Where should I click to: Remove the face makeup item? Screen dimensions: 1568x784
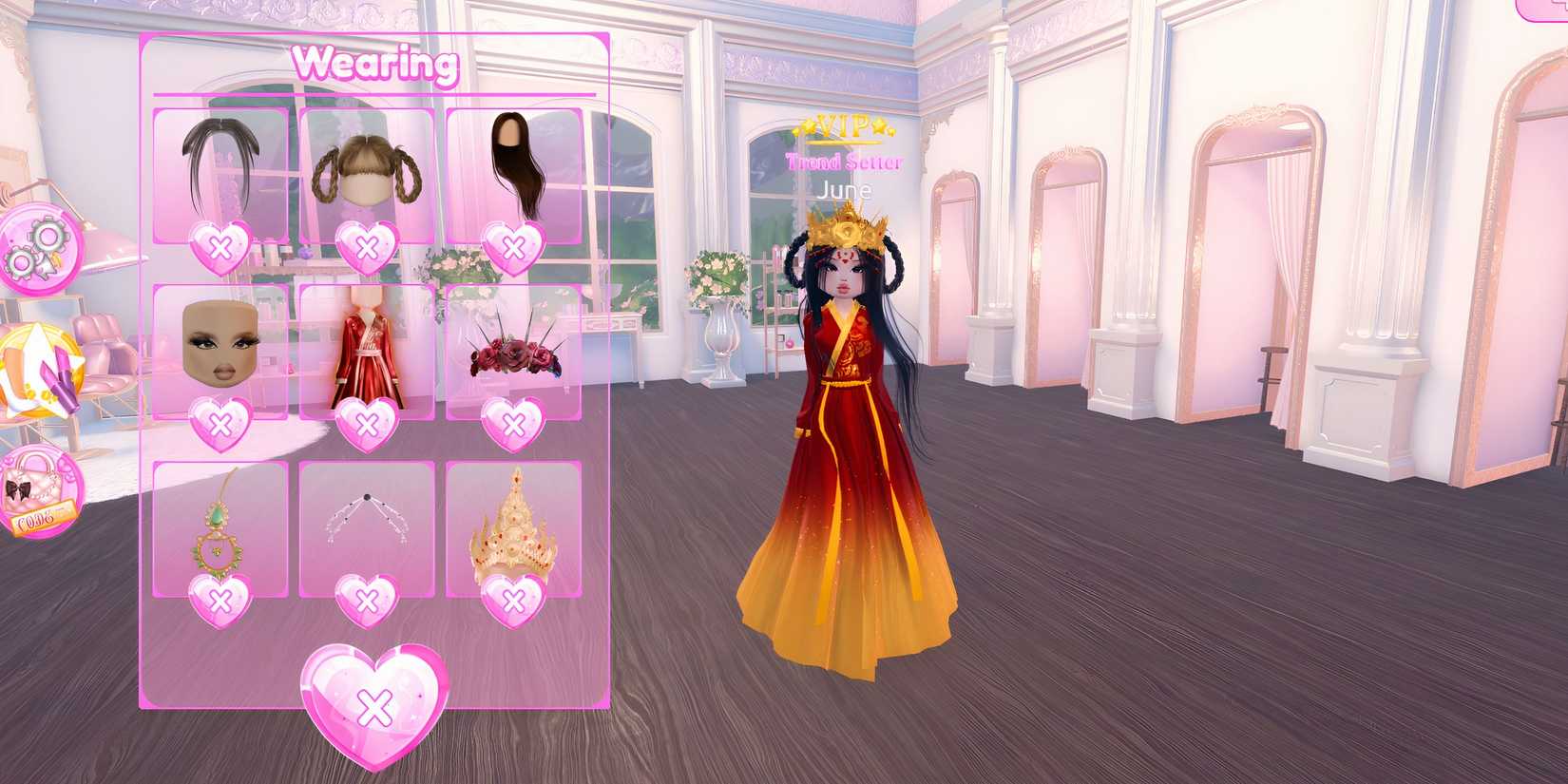click(220, 421)
